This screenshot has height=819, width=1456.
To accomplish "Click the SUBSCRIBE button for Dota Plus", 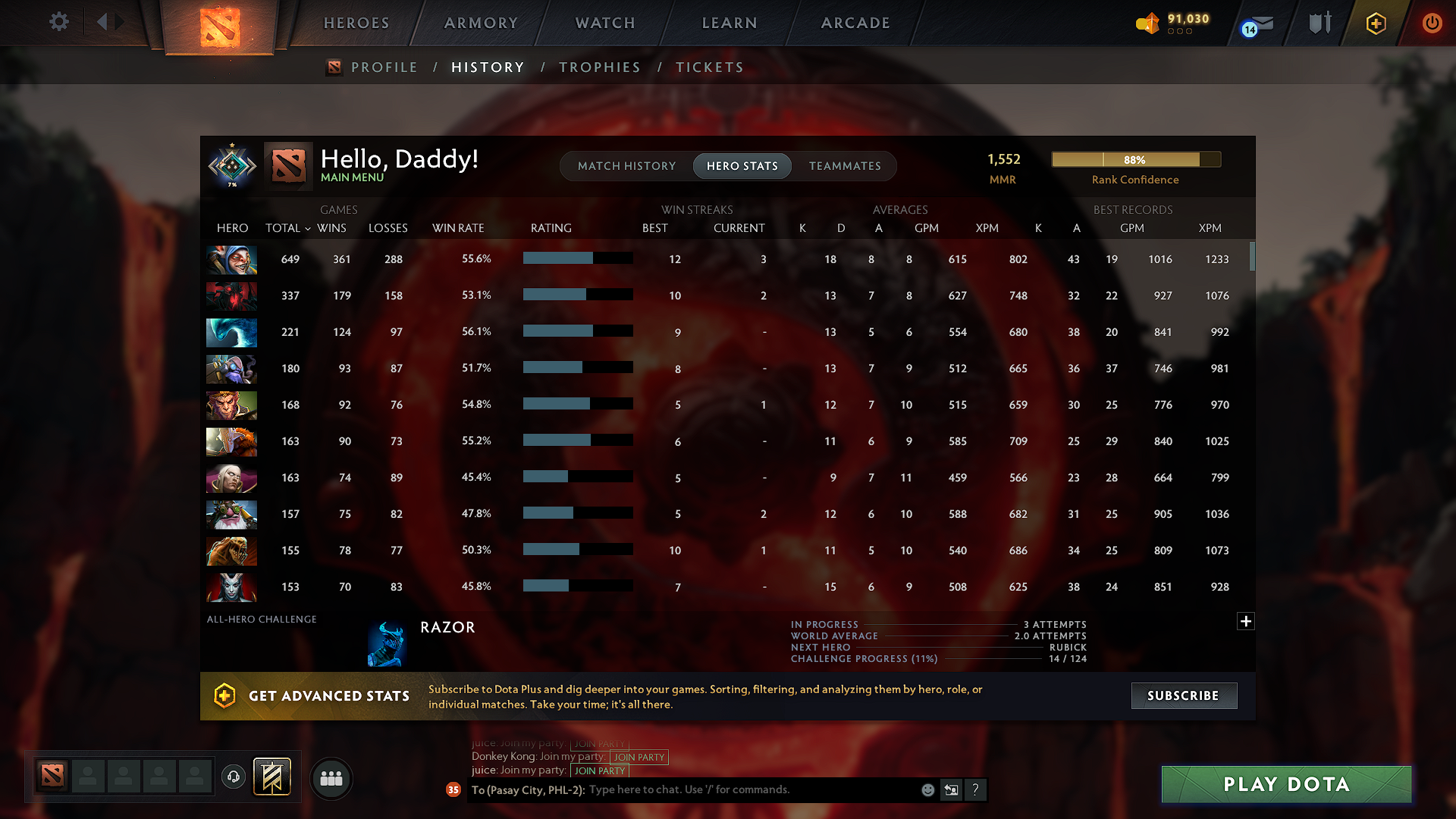I will (1184, 695).
